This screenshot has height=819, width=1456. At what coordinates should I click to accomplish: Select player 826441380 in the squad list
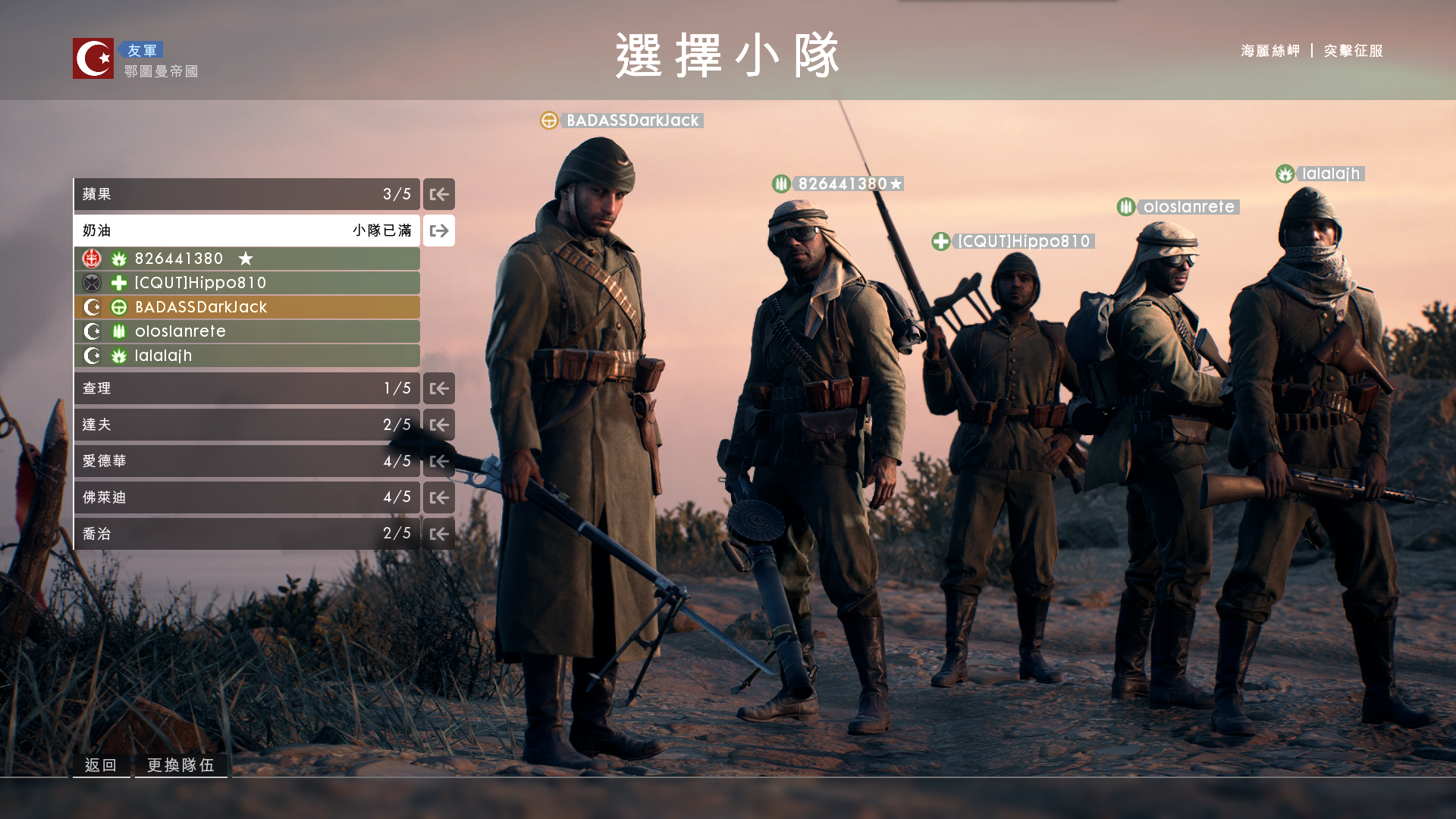[246, 258]
